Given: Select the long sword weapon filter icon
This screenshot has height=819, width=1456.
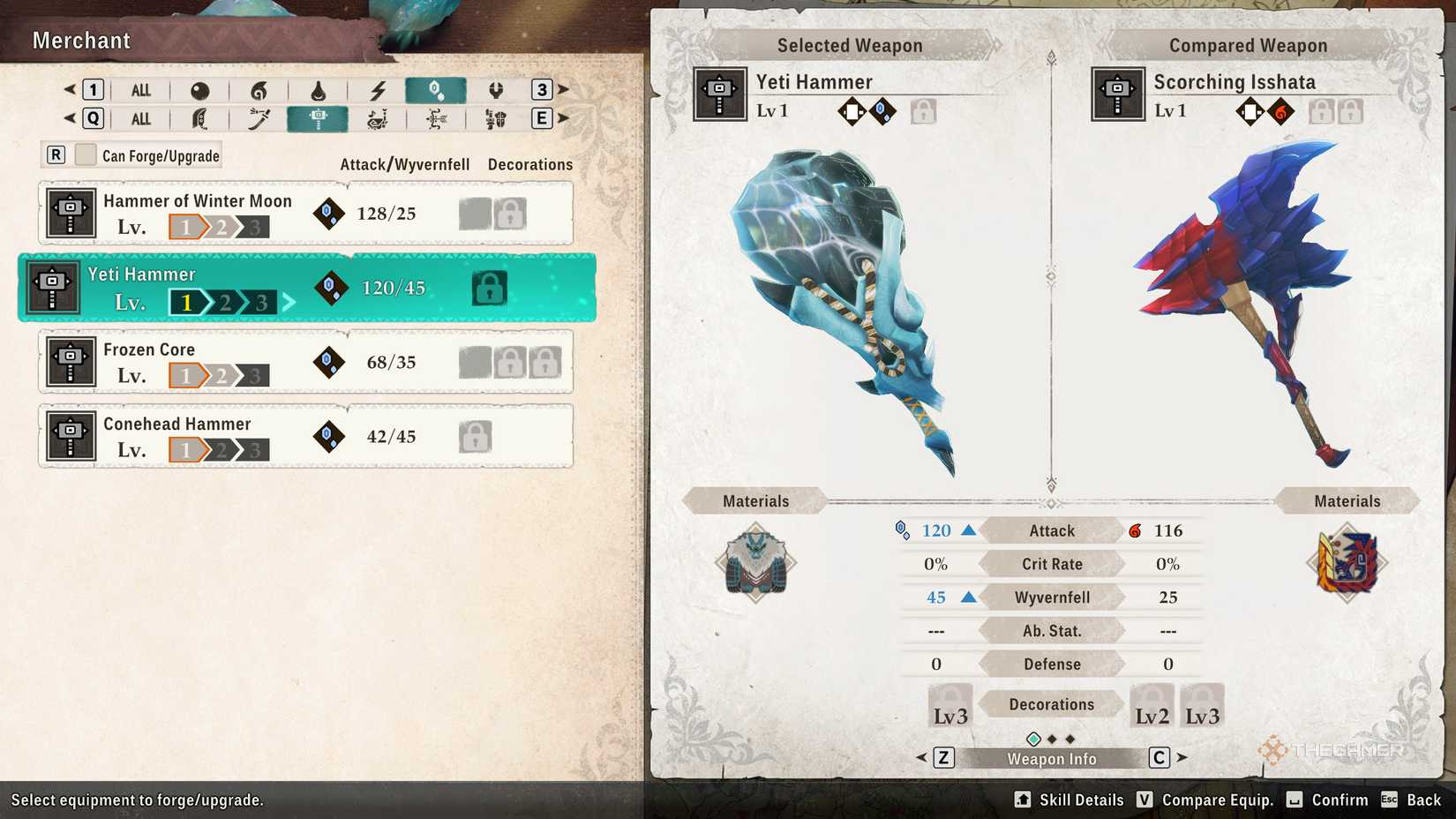Looking at the screenshot, I should 259,118.
